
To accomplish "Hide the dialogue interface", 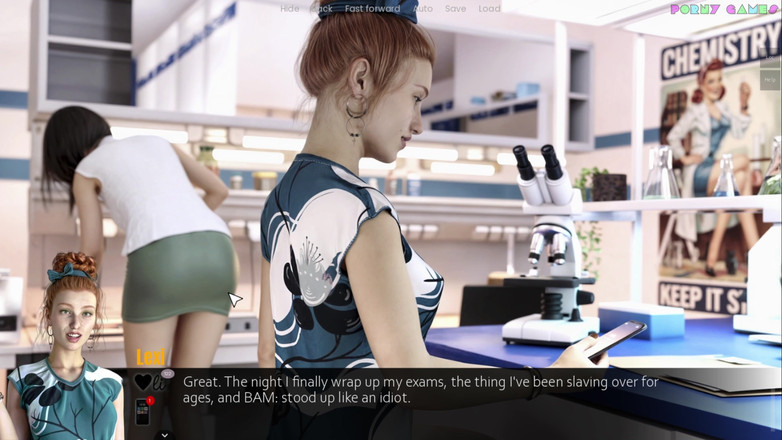I will 289,9.
